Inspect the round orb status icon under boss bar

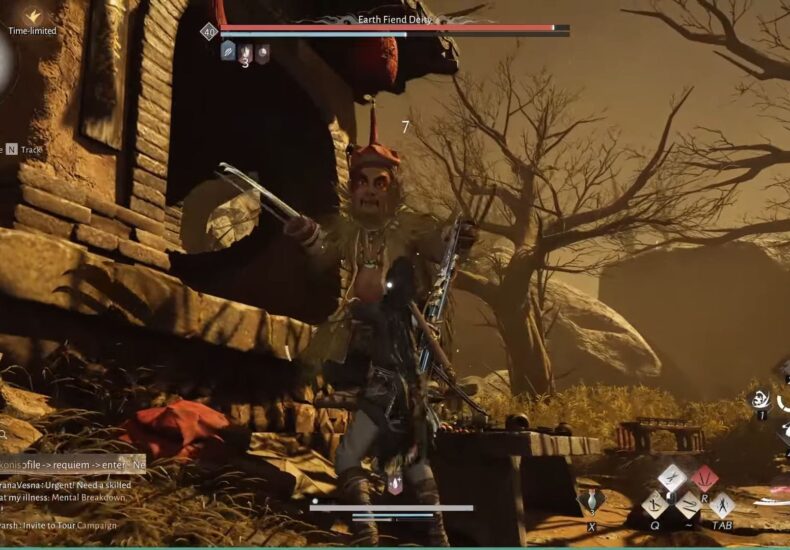262,52
